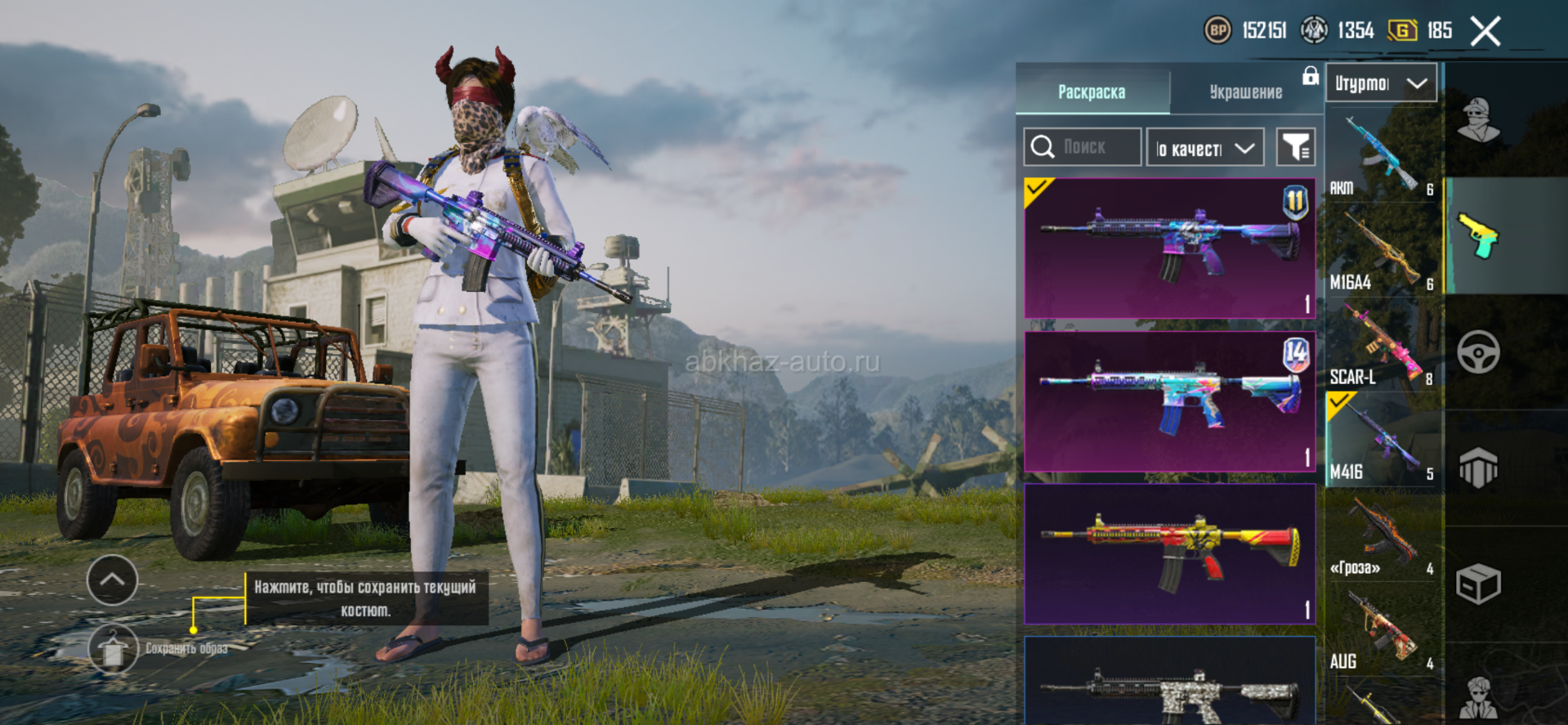Screen dimensions: 1568x725
Task: Pick the red and yellow M416 skin
Action: coord(1169,553)
